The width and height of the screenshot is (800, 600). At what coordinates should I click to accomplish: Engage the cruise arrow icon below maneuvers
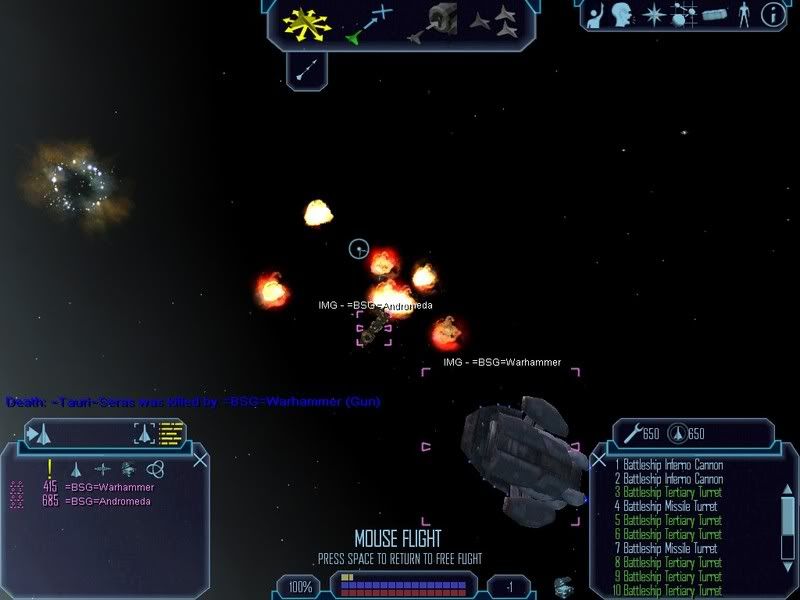pyautogui.click(x=308, y=68)
